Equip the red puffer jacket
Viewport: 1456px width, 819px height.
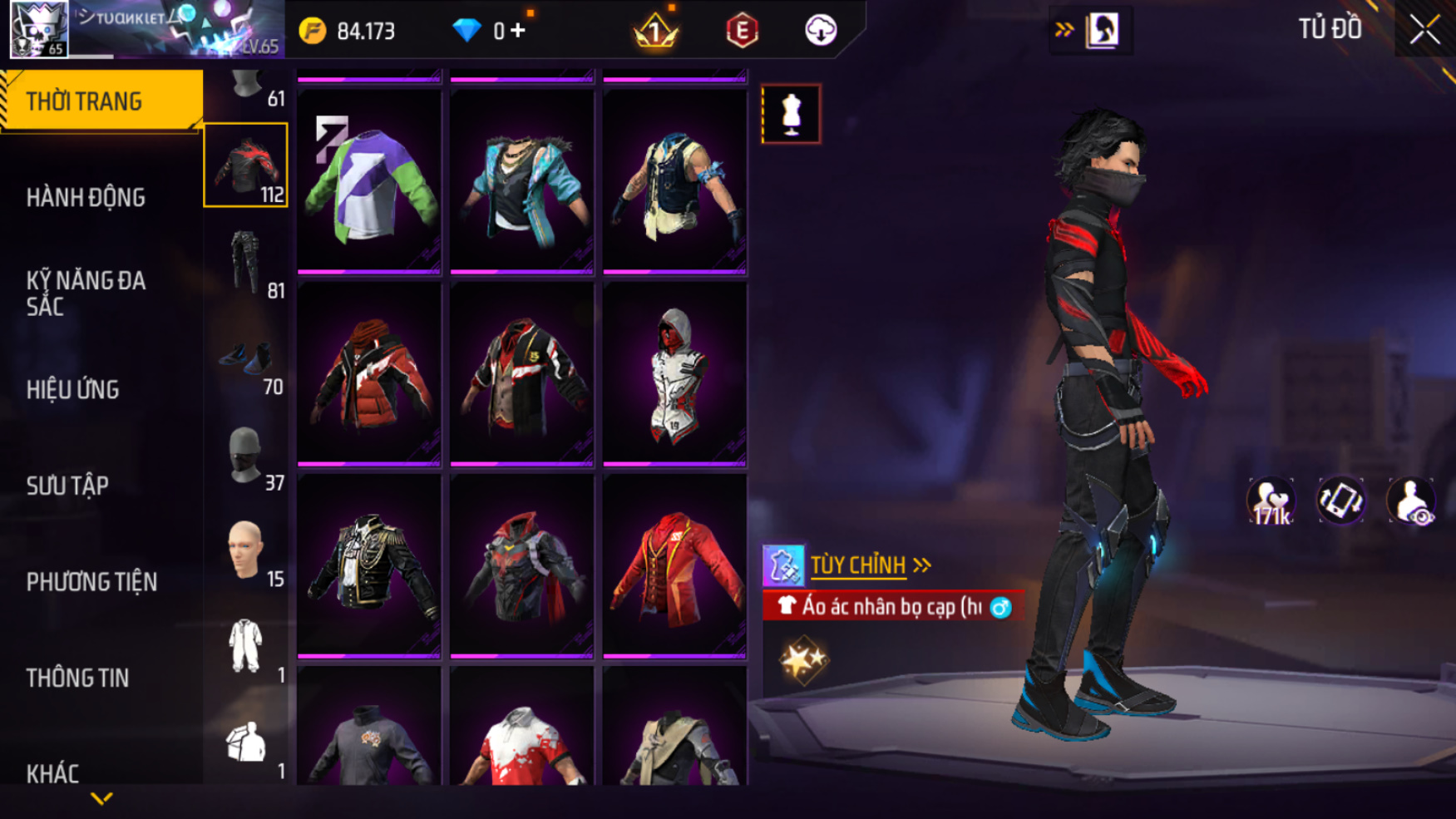(x=369, y=373)
